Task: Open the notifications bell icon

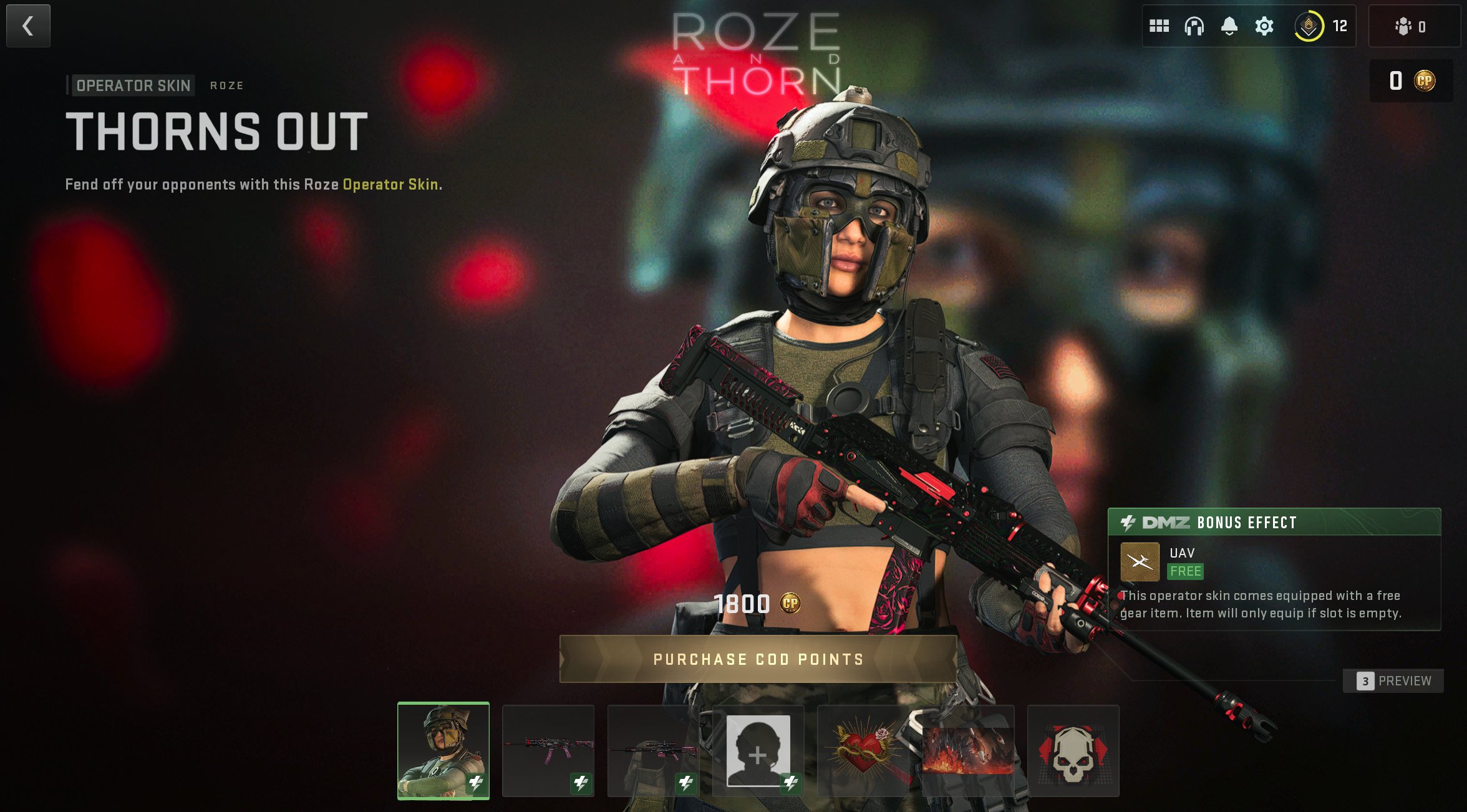Action: [1230, 26]
